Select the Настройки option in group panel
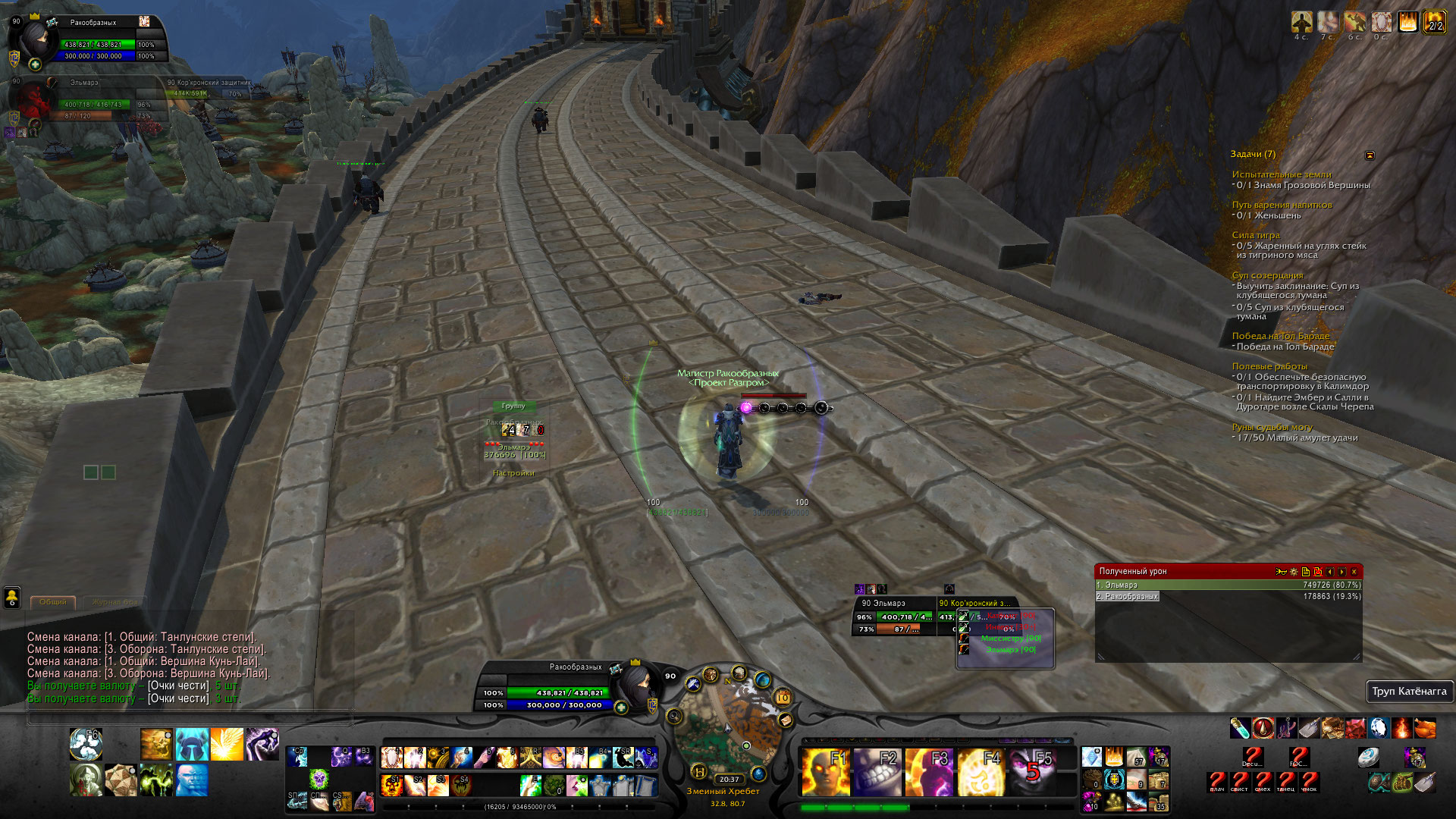Image resolution: width=1456 pixels, height=819 pixels. coord(513,473)
